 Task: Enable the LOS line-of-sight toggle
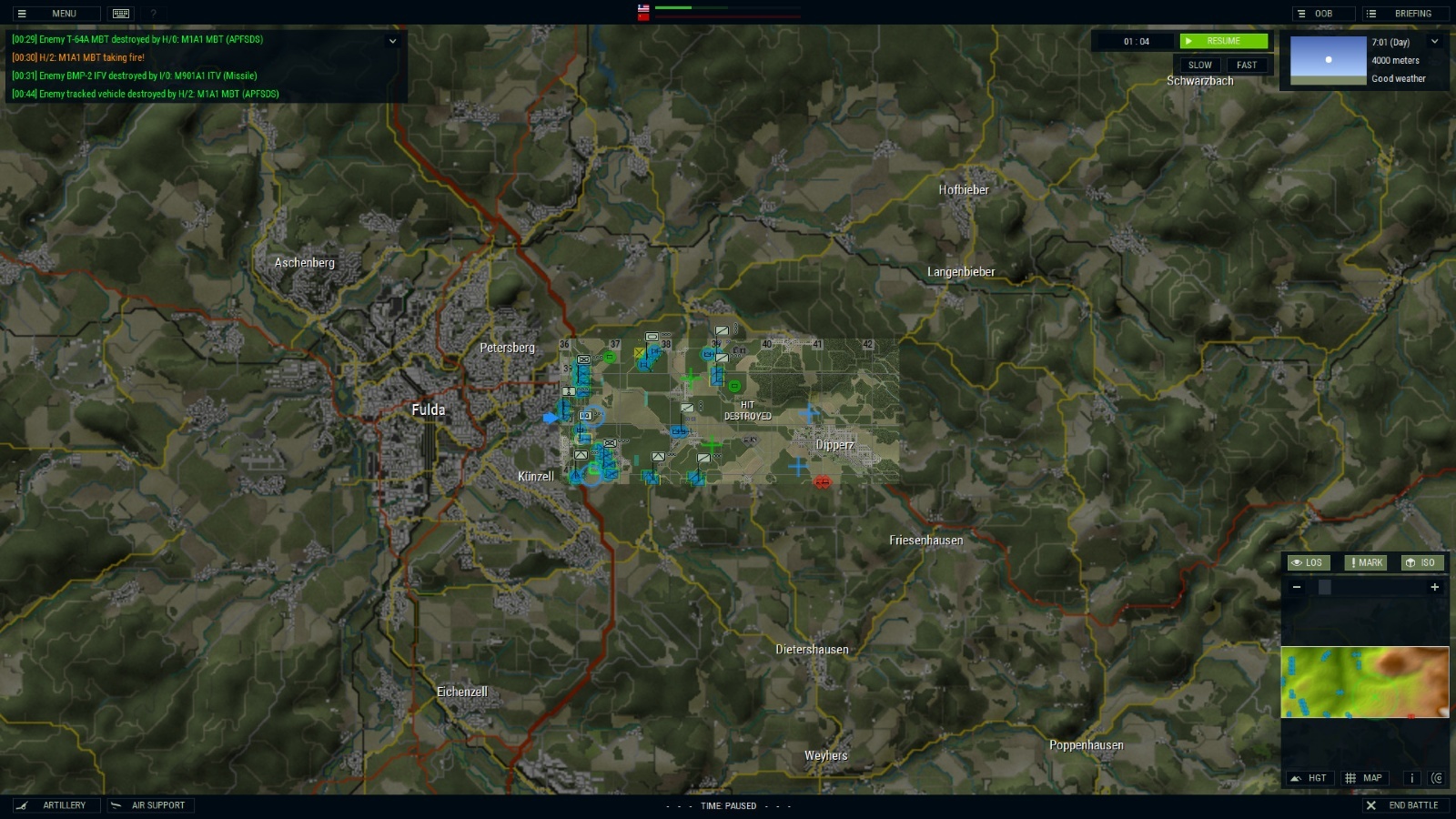point(1309,562)
